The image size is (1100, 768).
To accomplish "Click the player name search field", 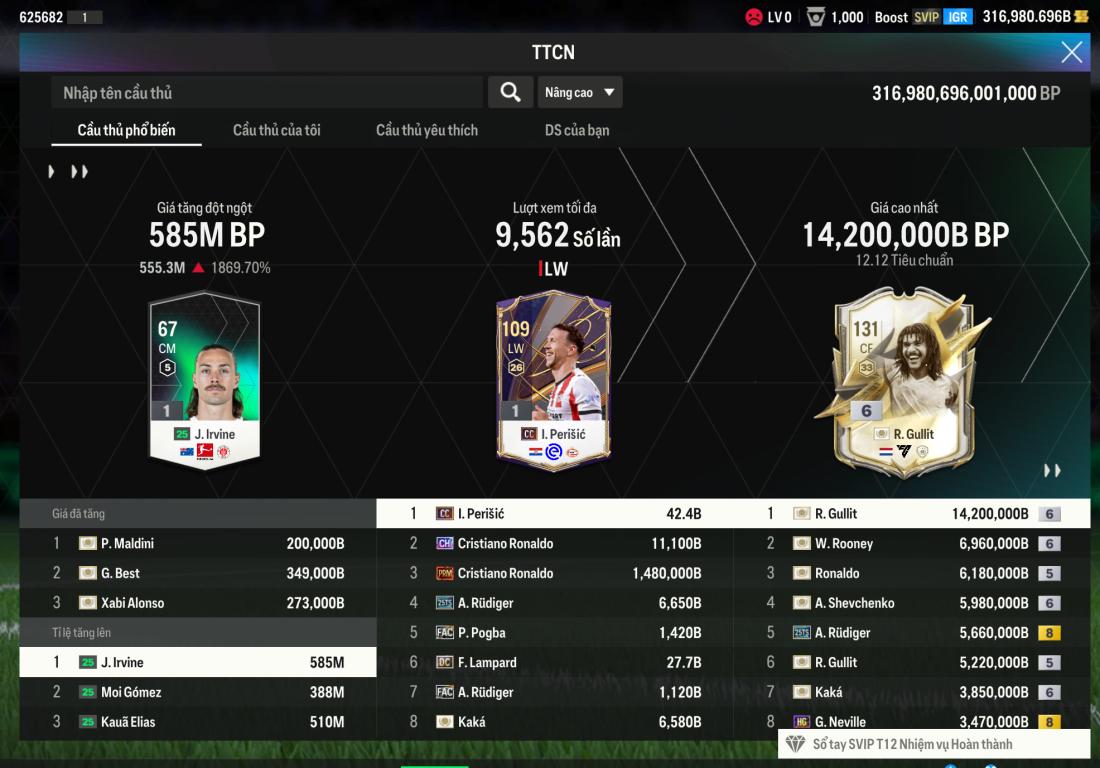I will [x=267, y=93].
